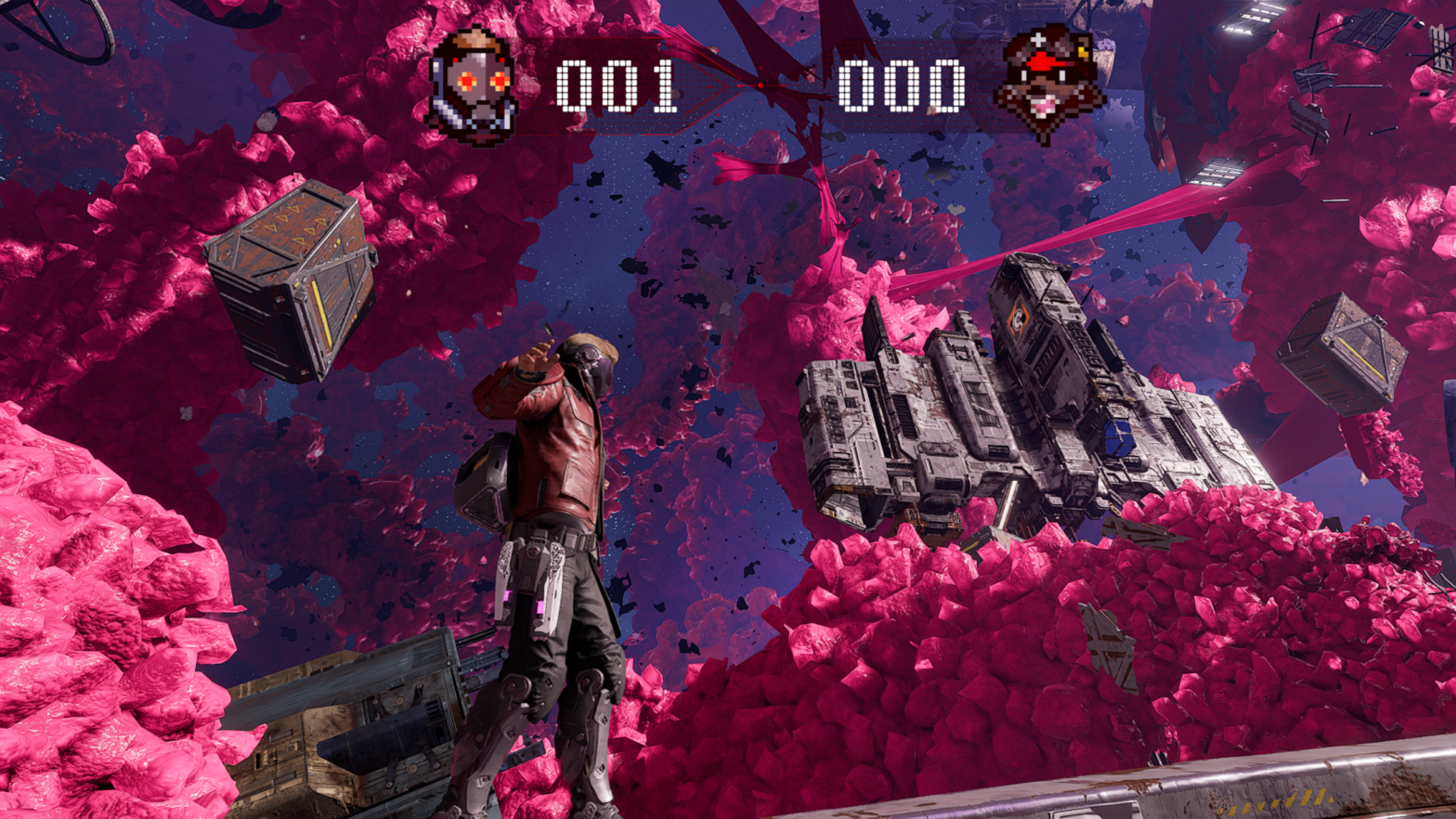The image size is (1456, 819).
Task: Click Star-Lord's pixel portrait on the scoreboard
Action: click(474, 85)
